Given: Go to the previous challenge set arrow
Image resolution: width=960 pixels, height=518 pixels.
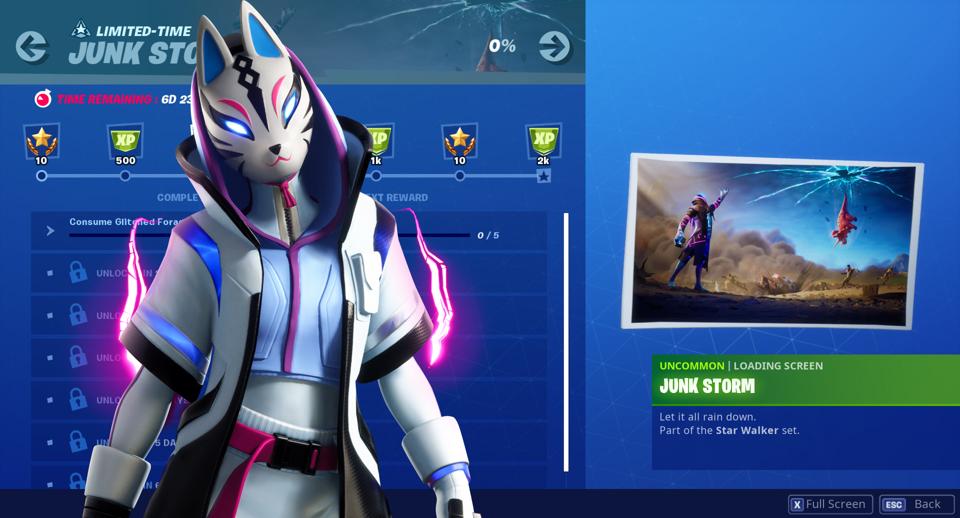Looking at the screenshot, I should click(x=32, y=46).
